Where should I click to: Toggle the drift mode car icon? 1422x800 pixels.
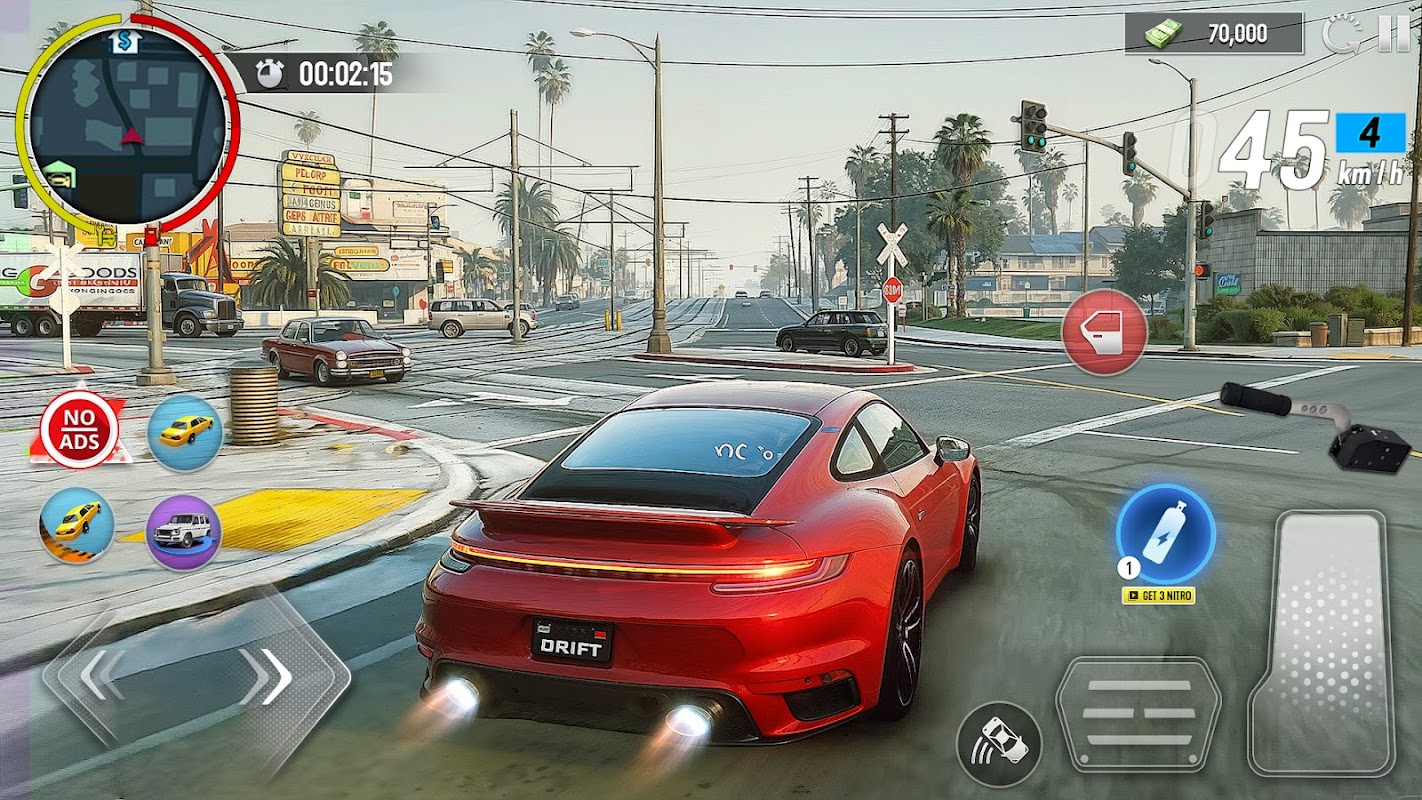(x=998, y=744)
